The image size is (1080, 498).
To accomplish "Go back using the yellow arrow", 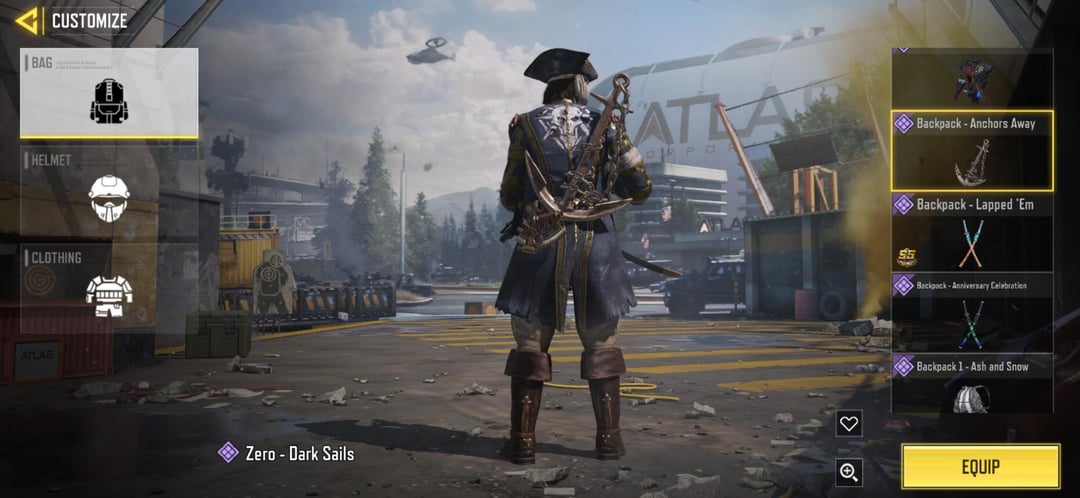I will pyautogui.click(x=27, y=20).
